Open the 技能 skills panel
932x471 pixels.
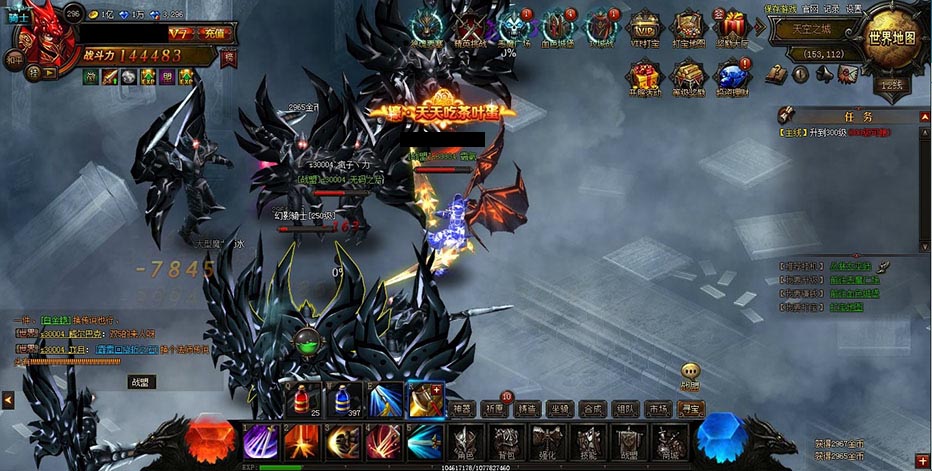pos(588,443)
